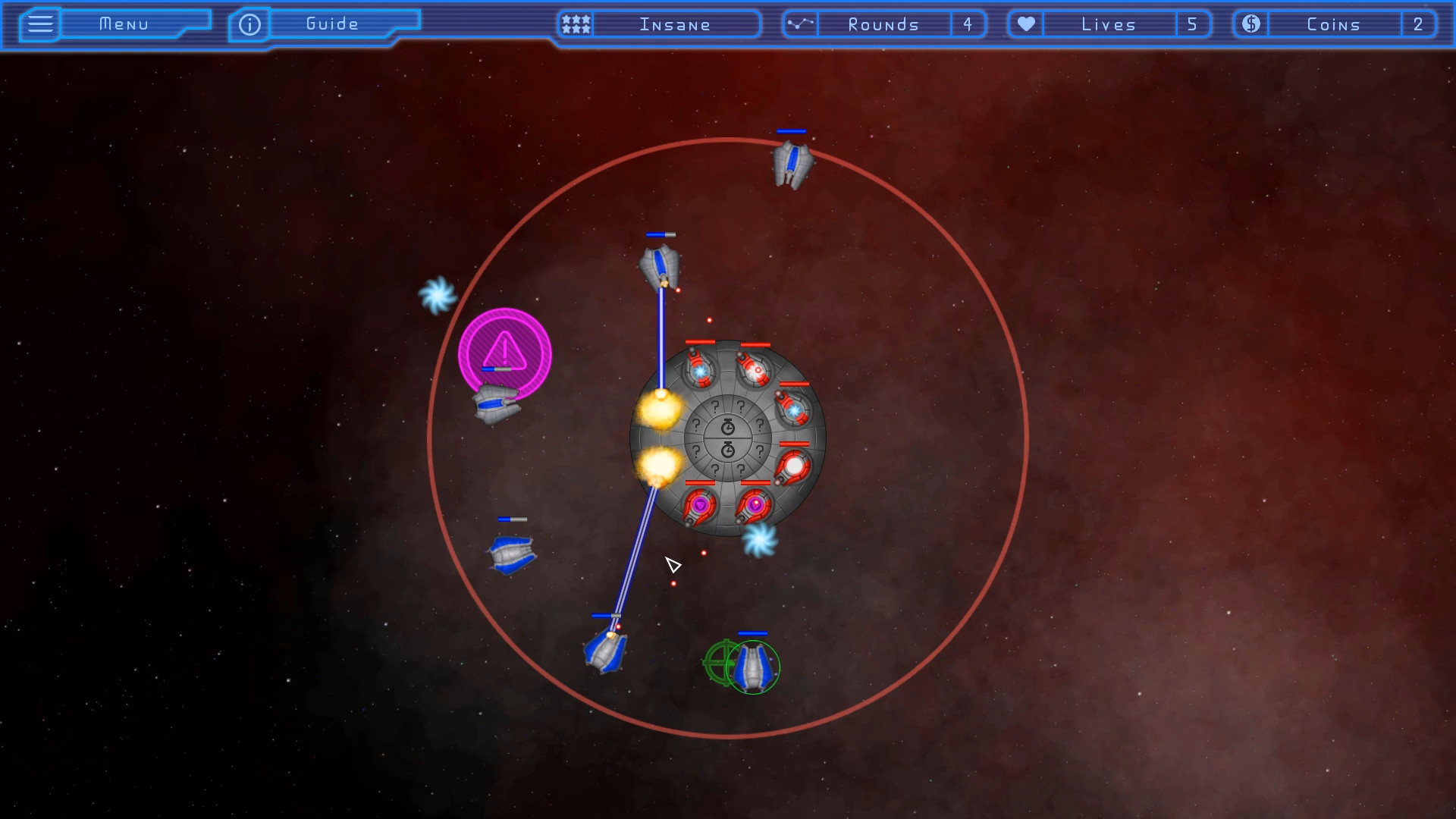Viewport: 1456px width, 819px height.
Task: Click the dollar coin icon beside Coins
Action: pos(1250,24)
